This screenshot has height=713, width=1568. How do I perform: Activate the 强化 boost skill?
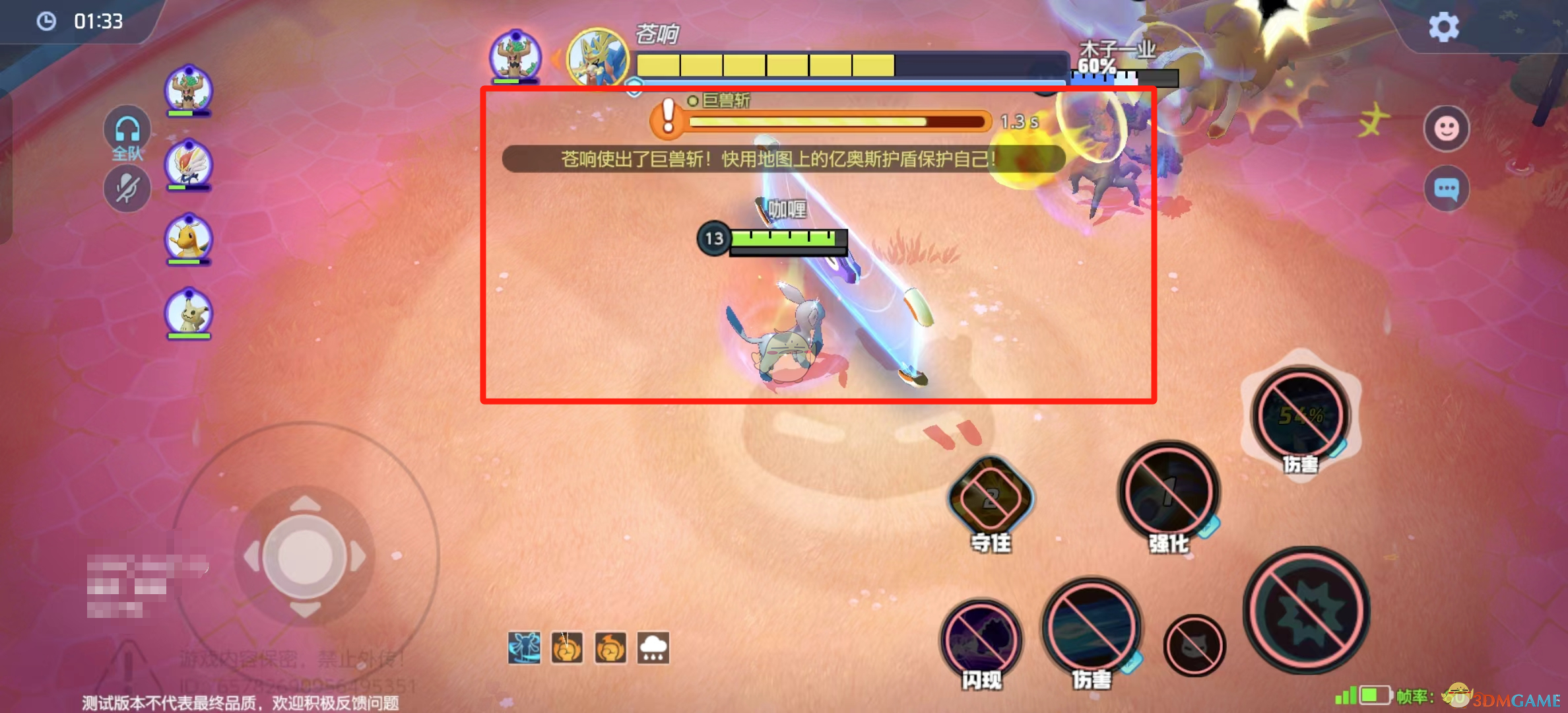(1169, 491)
